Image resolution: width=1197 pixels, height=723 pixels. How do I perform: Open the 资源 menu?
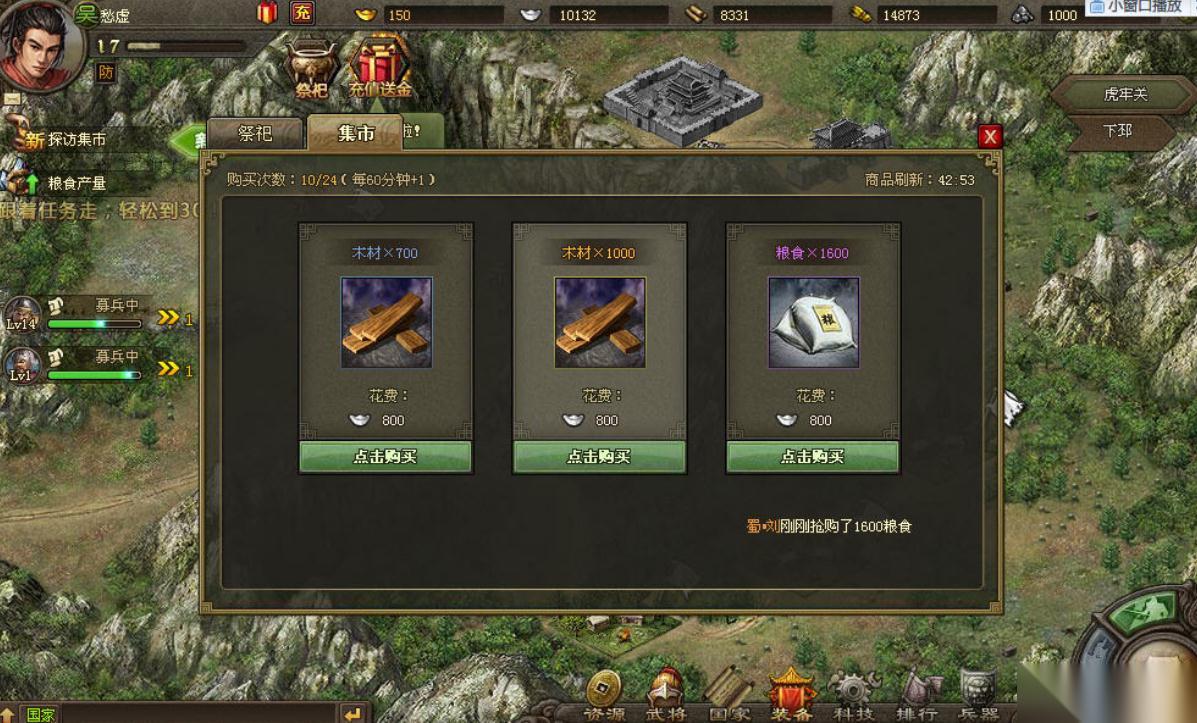(x=603, y=697)
